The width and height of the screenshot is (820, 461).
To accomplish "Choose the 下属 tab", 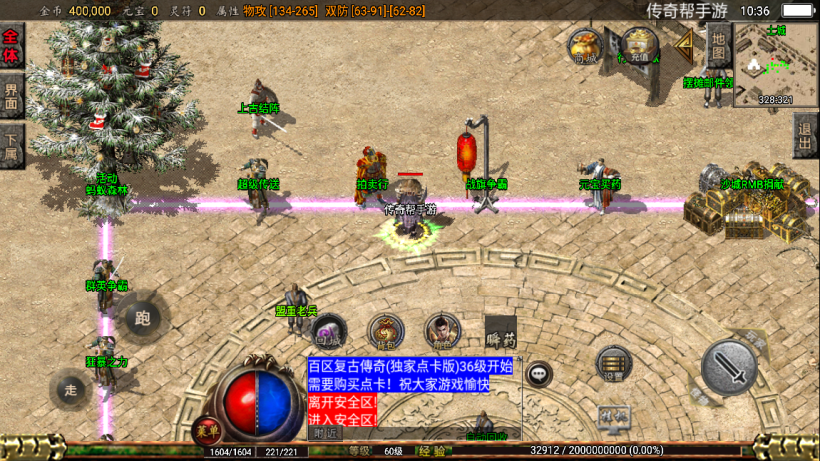I will click(11, 146).
